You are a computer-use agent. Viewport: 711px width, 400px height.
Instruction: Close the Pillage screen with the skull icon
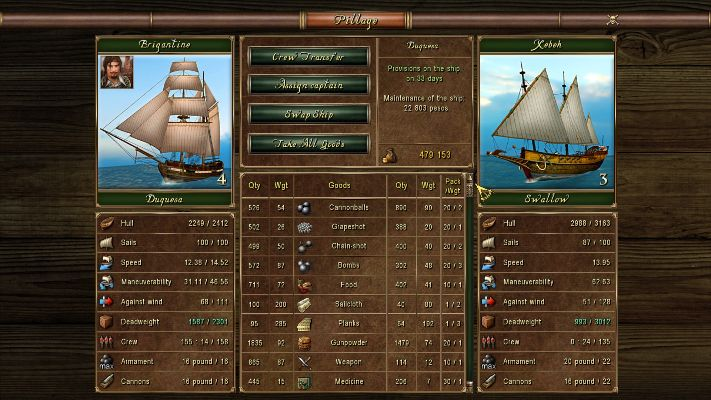click(x=613, y=19)
